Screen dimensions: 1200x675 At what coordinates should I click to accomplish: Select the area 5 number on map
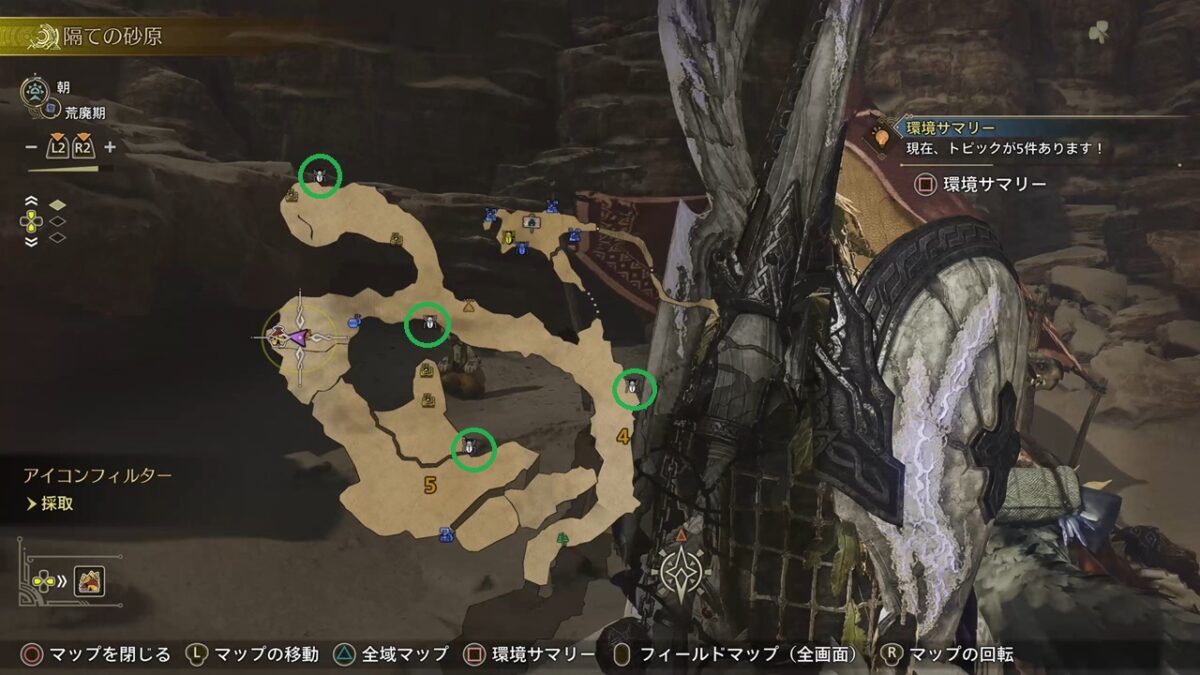(x=430, y=486)
